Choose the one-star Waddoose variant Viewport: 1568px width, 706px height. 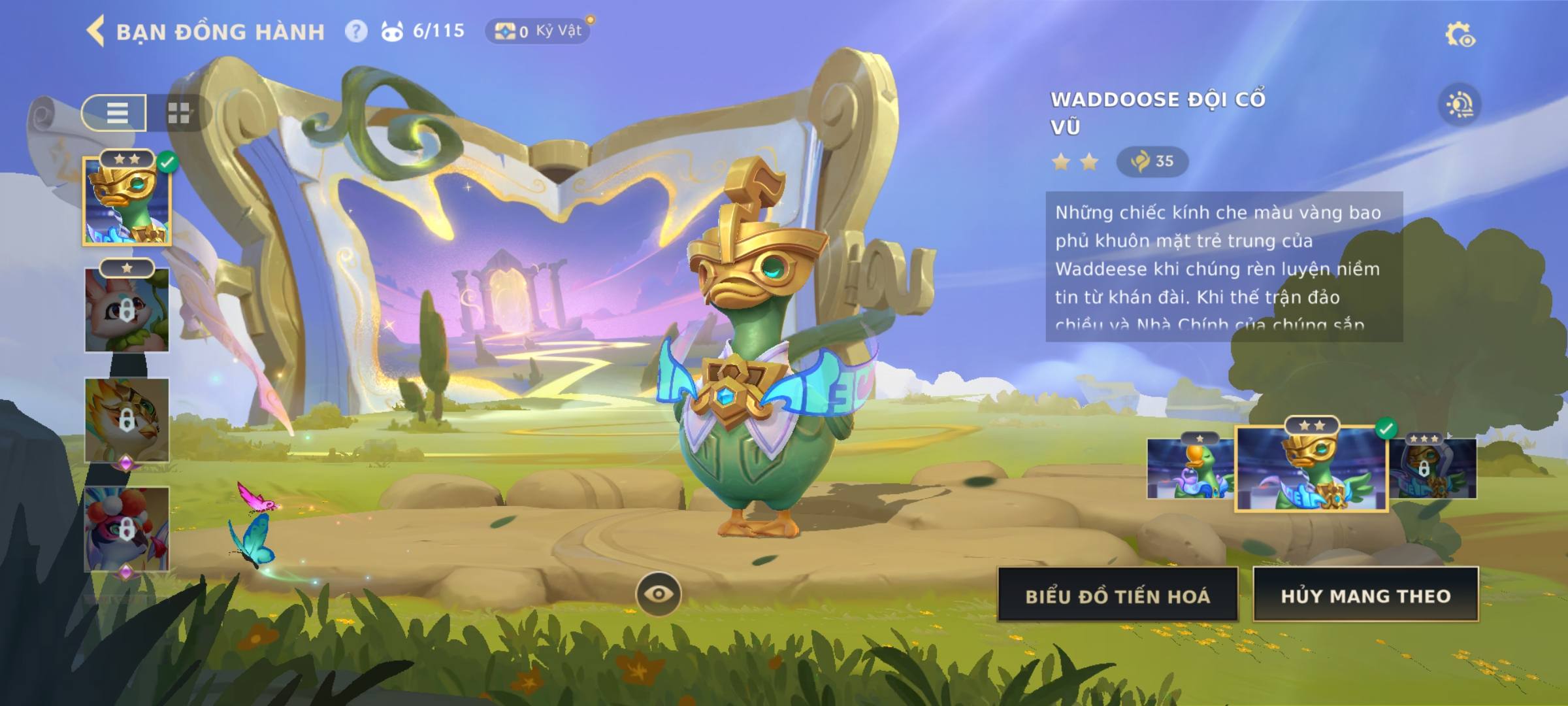pos(1189,468)
